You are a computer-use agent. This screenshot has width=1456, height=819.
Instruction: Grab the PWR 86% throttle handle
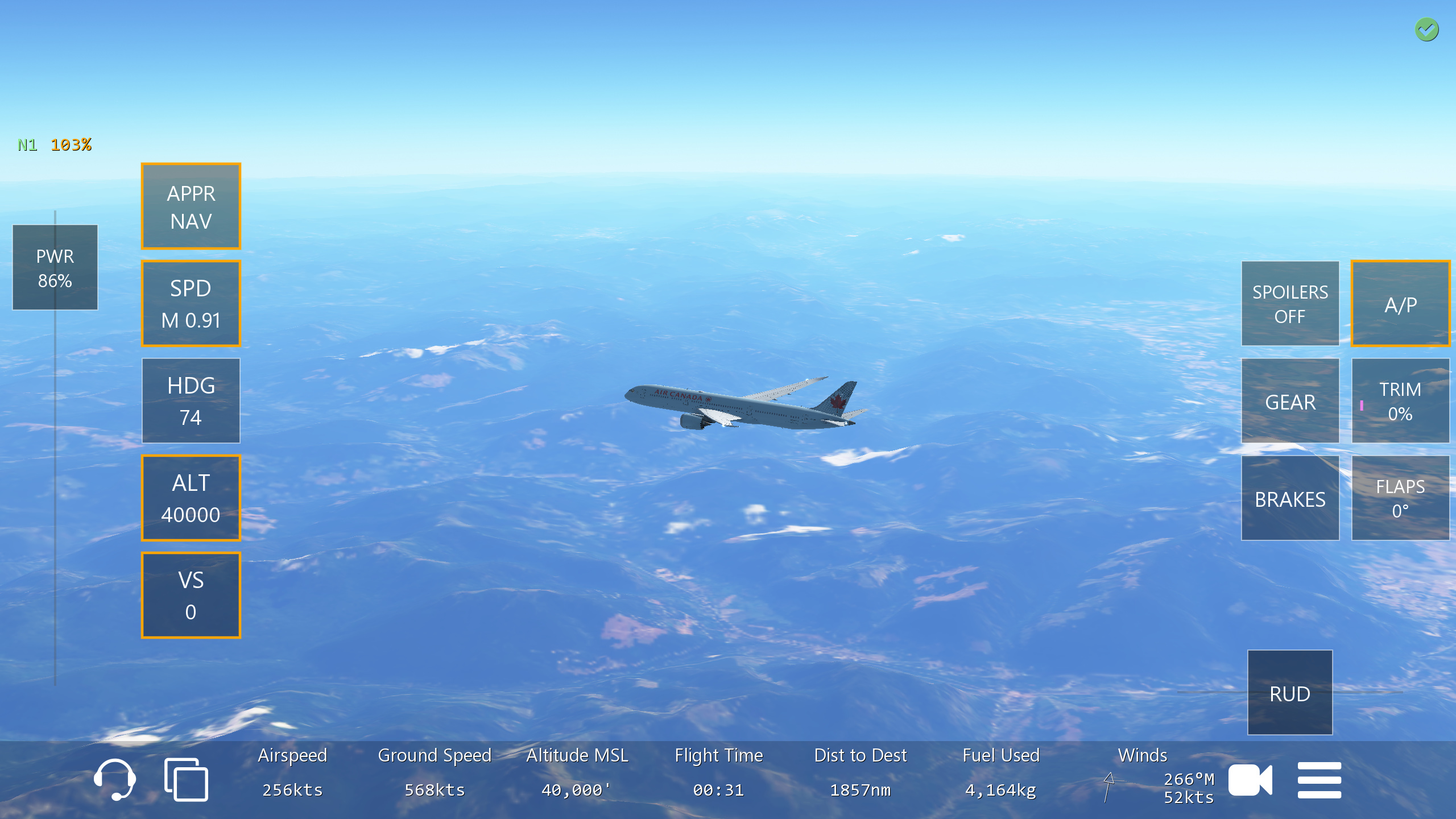click(x=55, y=267)
